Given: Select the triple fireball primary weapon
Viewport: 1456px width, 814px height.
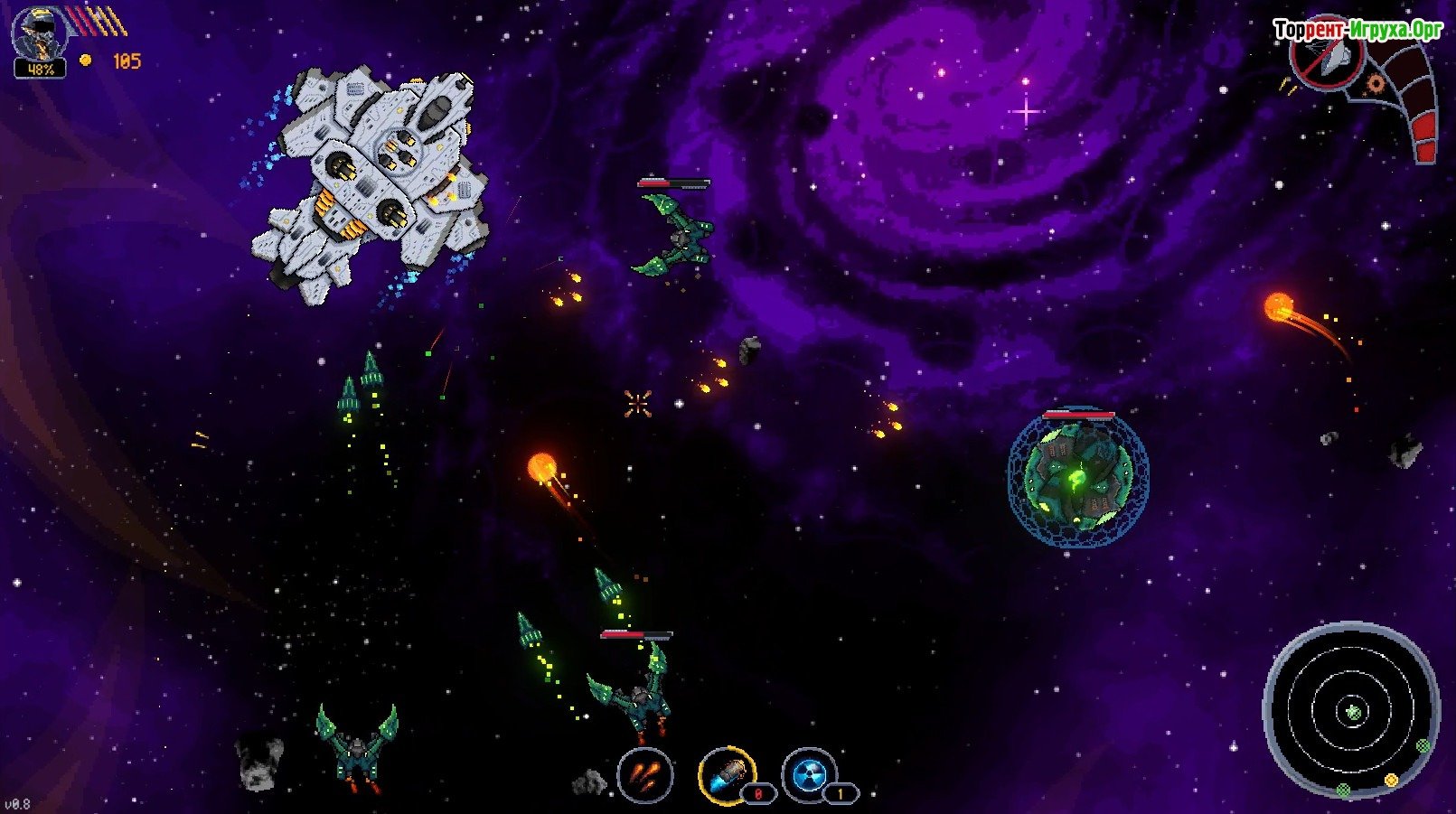Looking at the screenshot, I should (645, 775).
